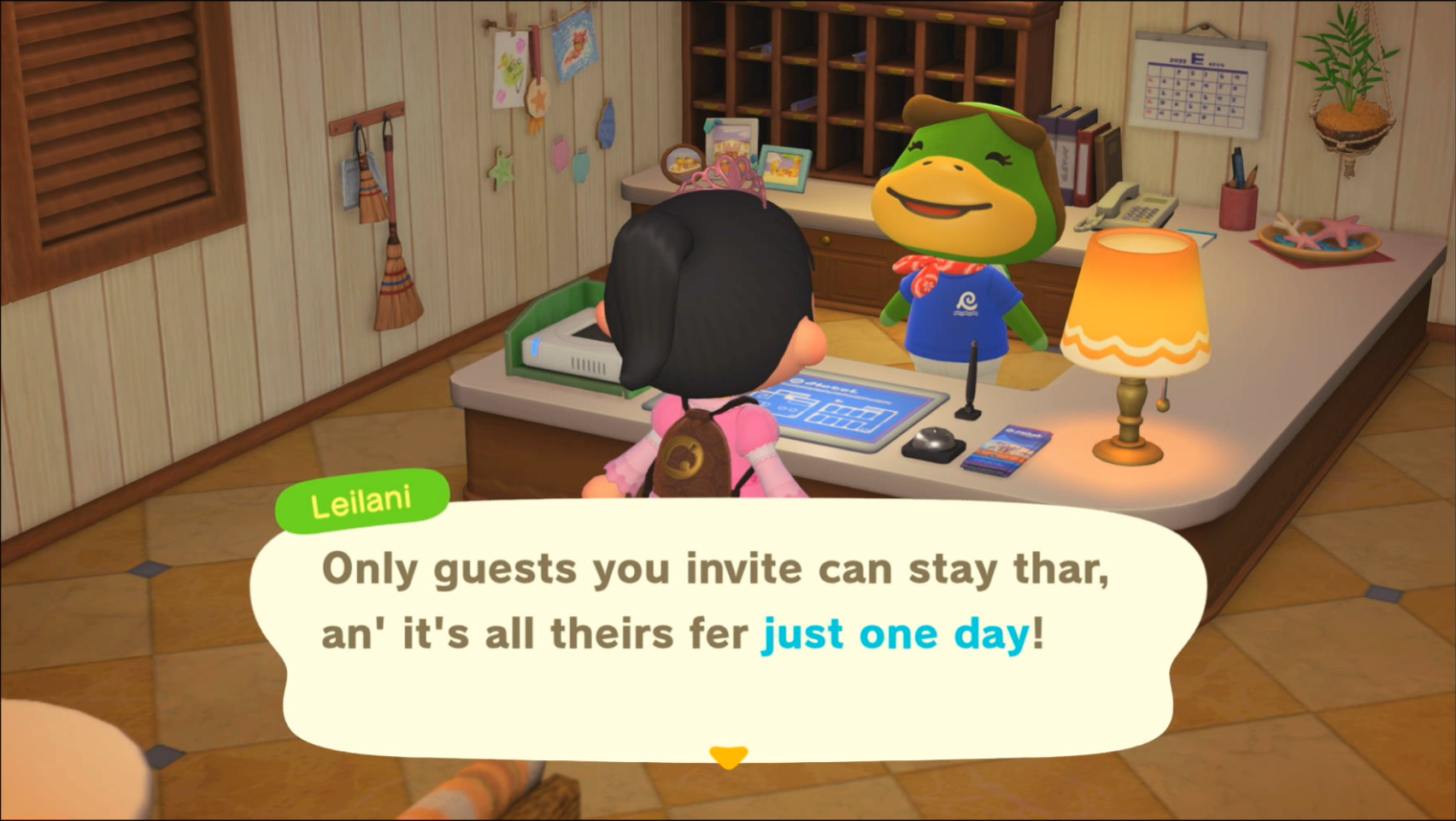This screenshot has width=1456, height=821.
Task: Advance dialogue with the yellow arrow
Action: pyautogui.click(x=728, y=756)
